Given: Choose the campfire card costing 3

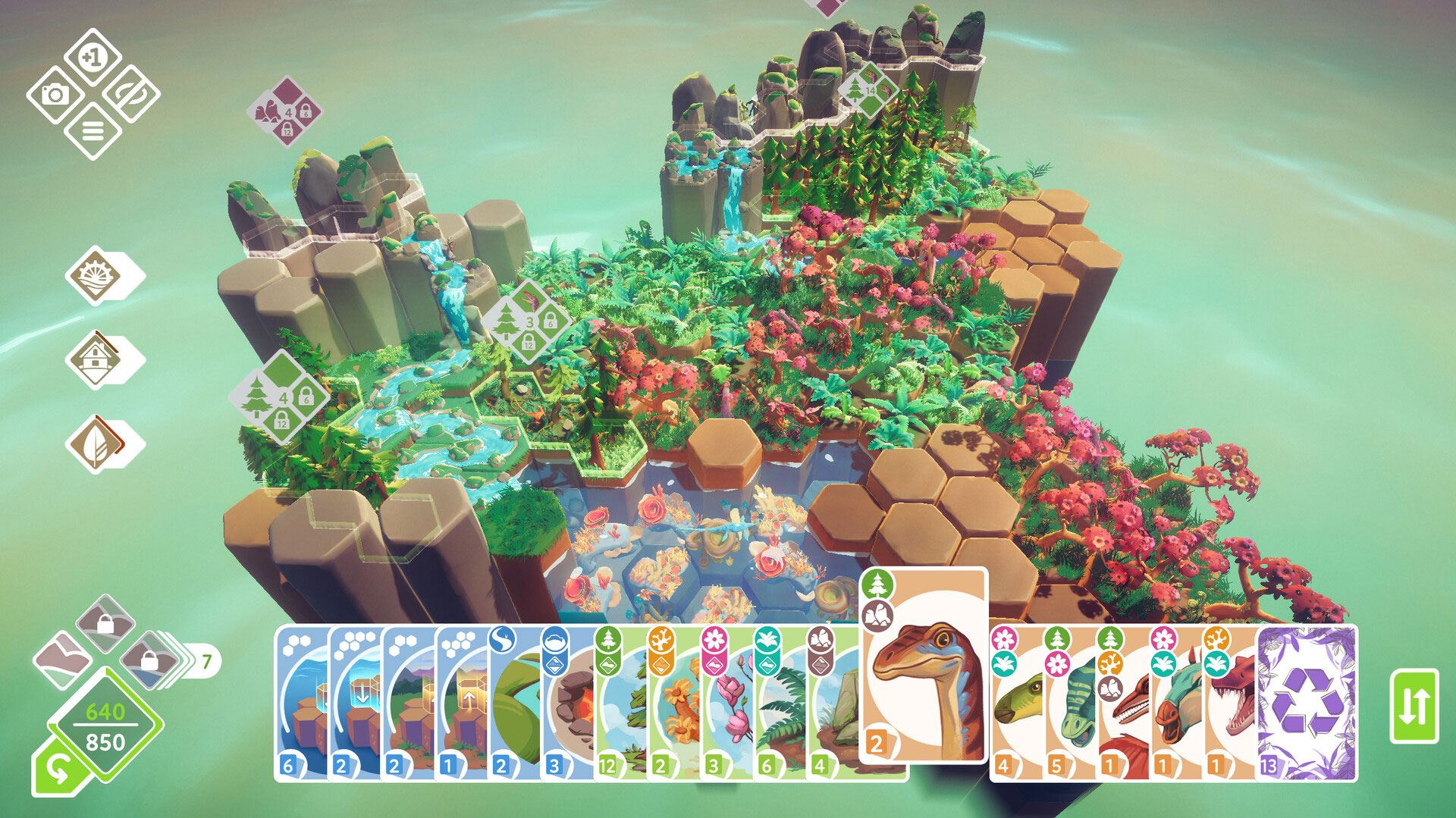Looking at the screenshot, I should click(x=567, y=703).
